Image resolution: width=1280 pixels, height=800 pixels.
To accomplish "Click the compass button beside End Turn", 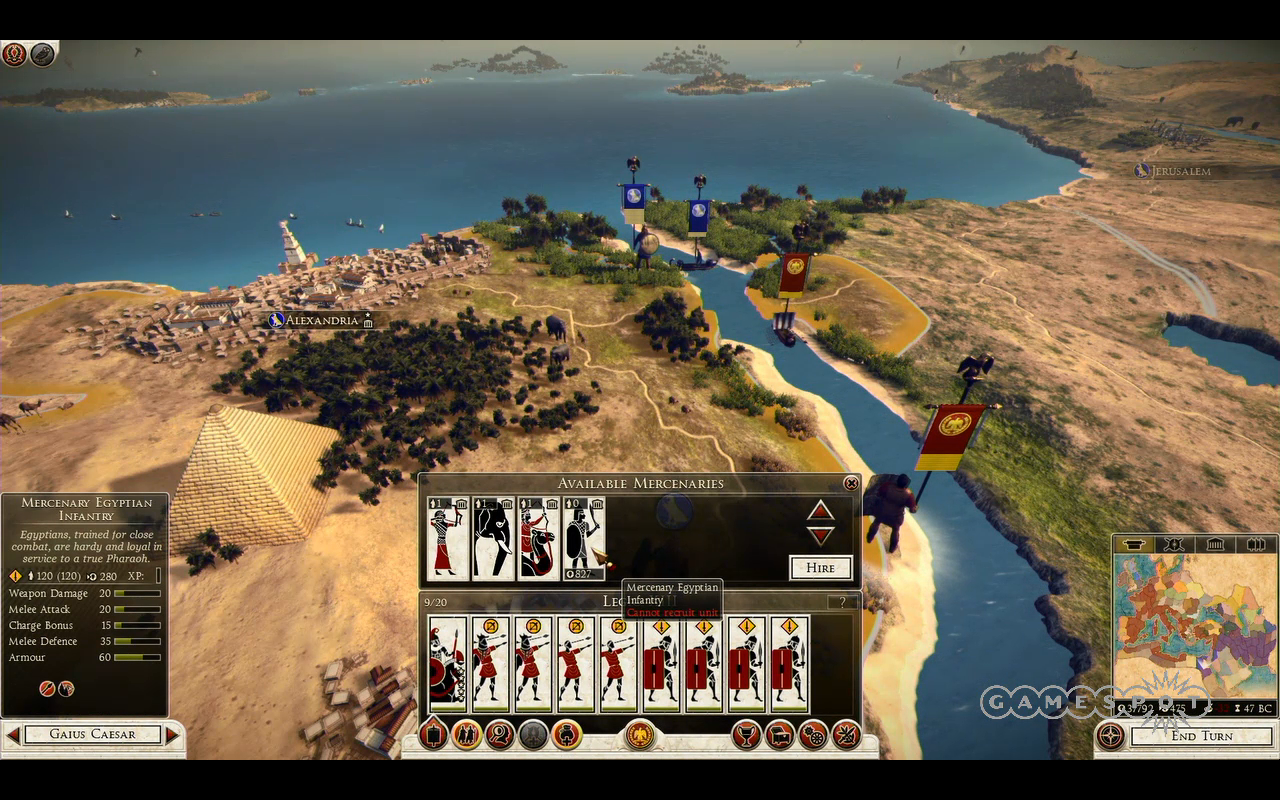I will (1110, 736).
